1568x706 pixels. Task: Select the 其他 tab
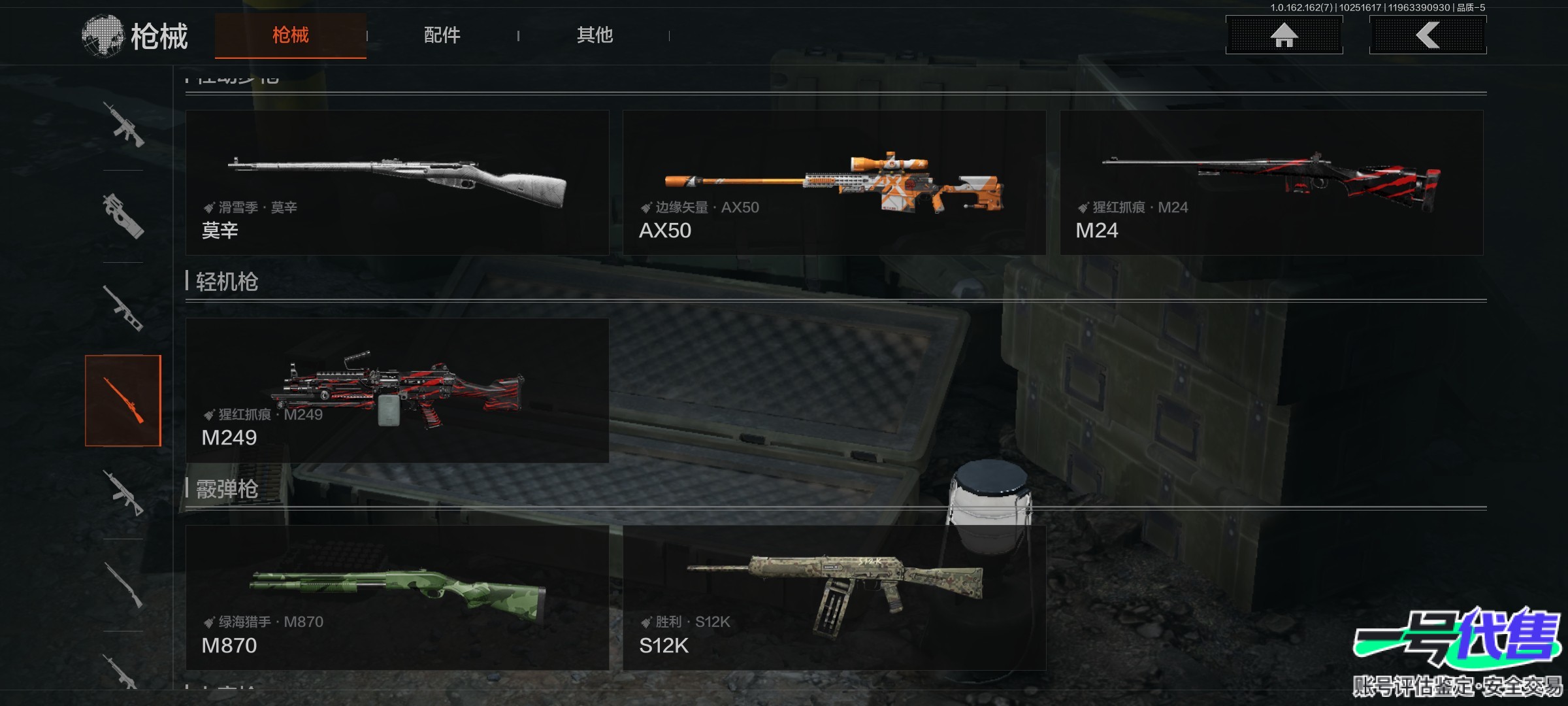[x=595, y=35]
